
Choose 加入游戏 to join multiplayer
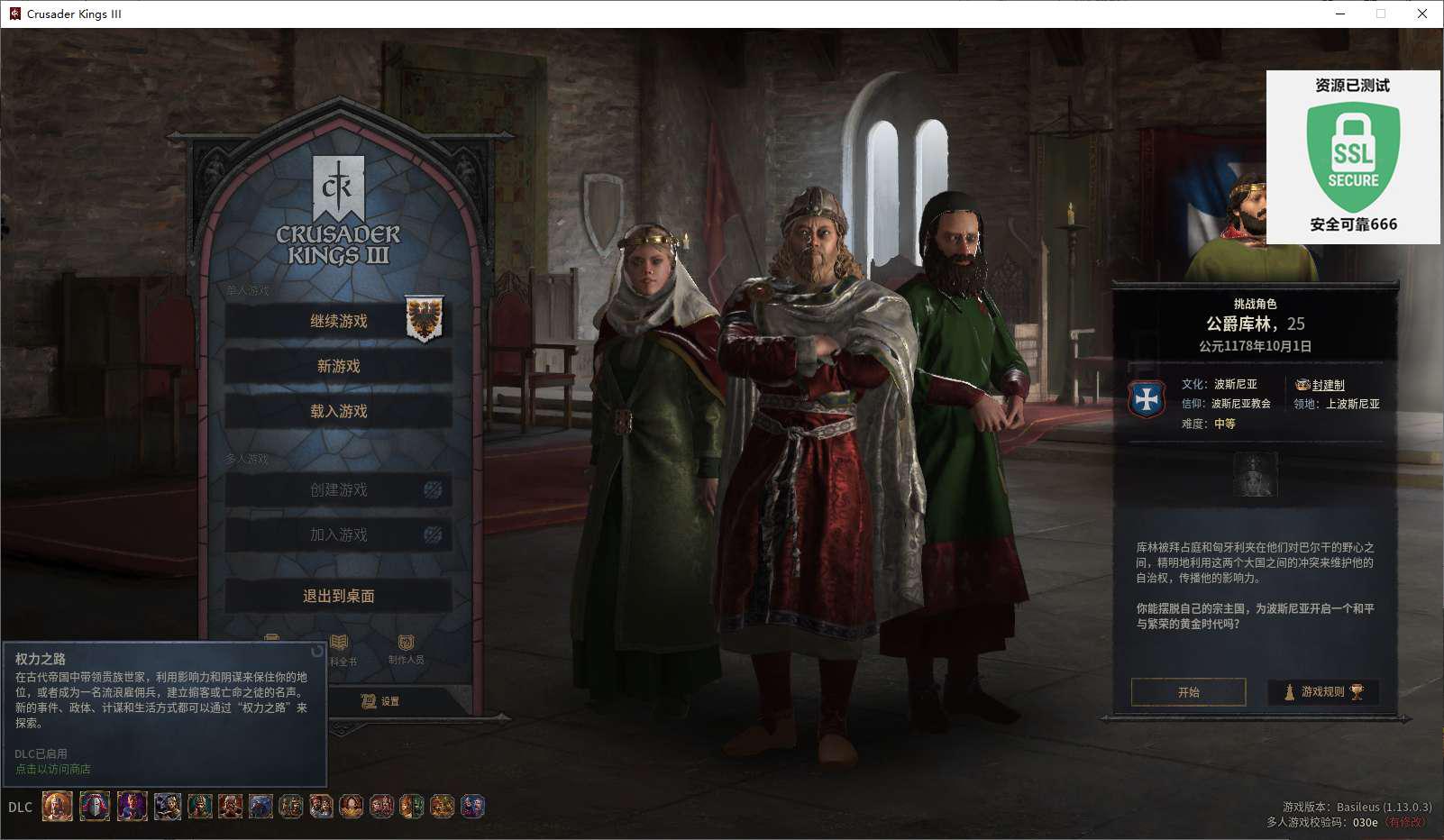click(338, 534)
